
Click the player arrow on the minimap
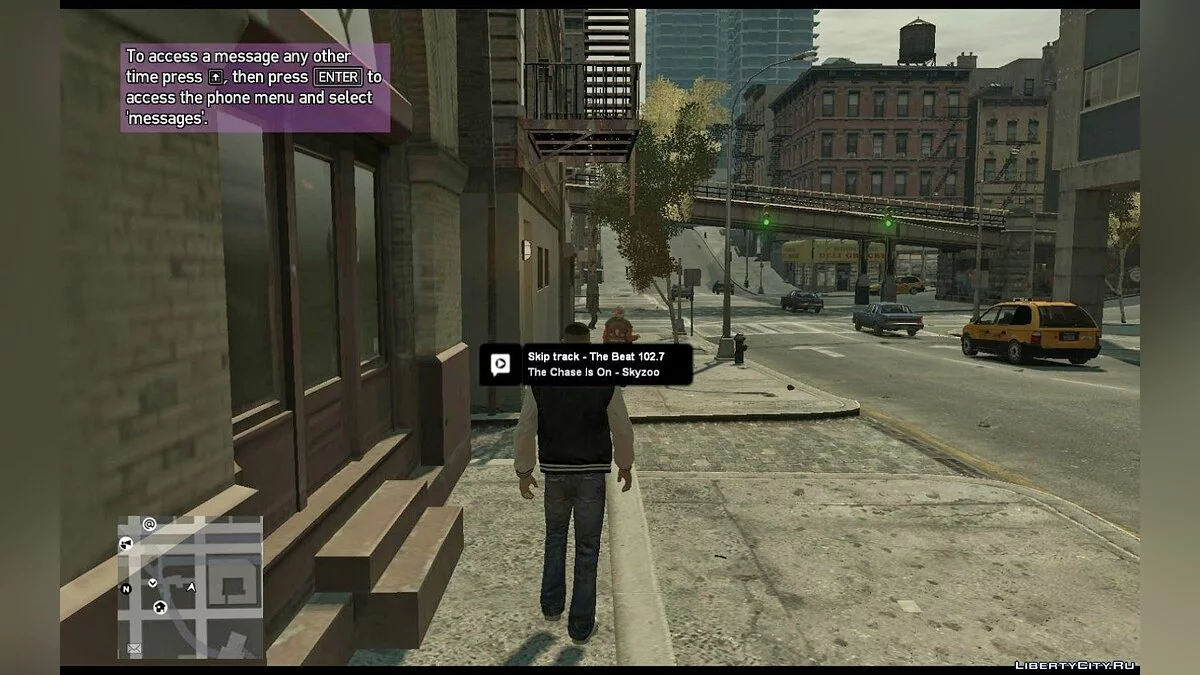coord(190,587)
